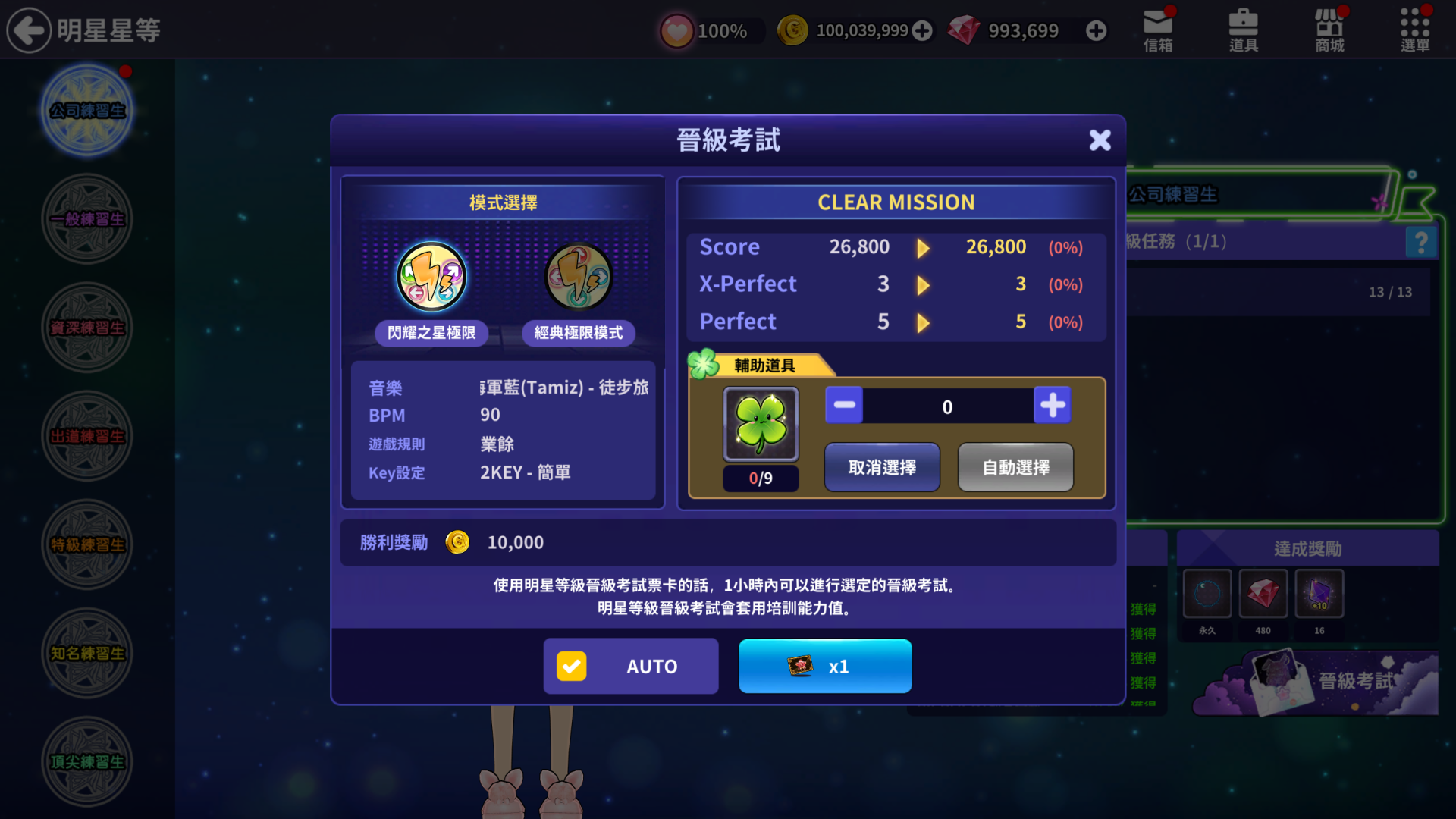Open the 商城 shop
The image size is (1456, 819).
pos(1329,30)
